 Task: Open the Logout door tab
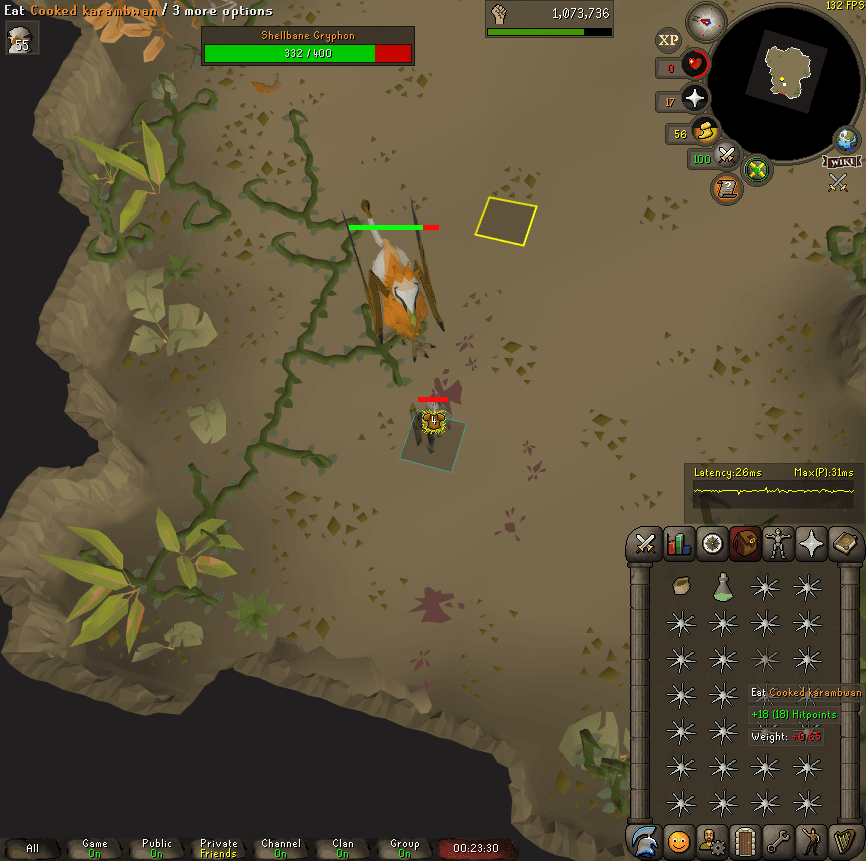[x=745, y=840]
